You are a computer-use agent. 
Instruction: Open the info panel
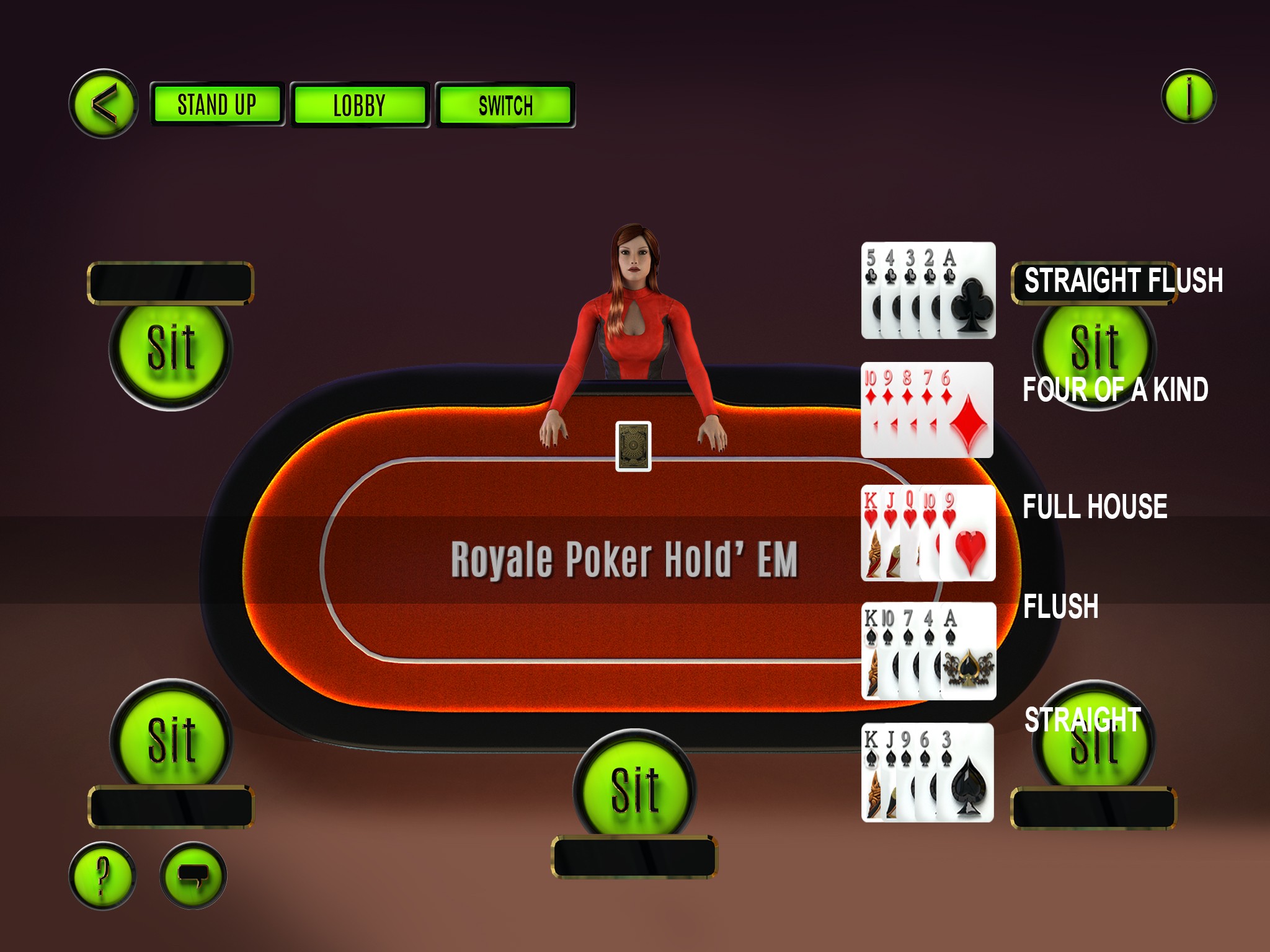(x=1188, y=97)
